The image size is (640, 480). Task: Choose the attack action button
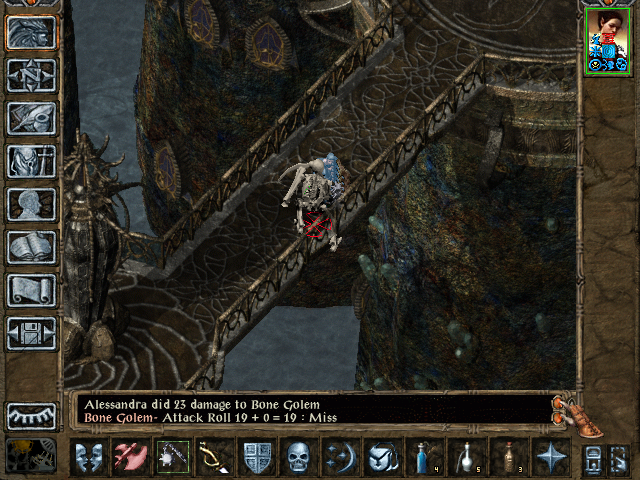[130, 457]
